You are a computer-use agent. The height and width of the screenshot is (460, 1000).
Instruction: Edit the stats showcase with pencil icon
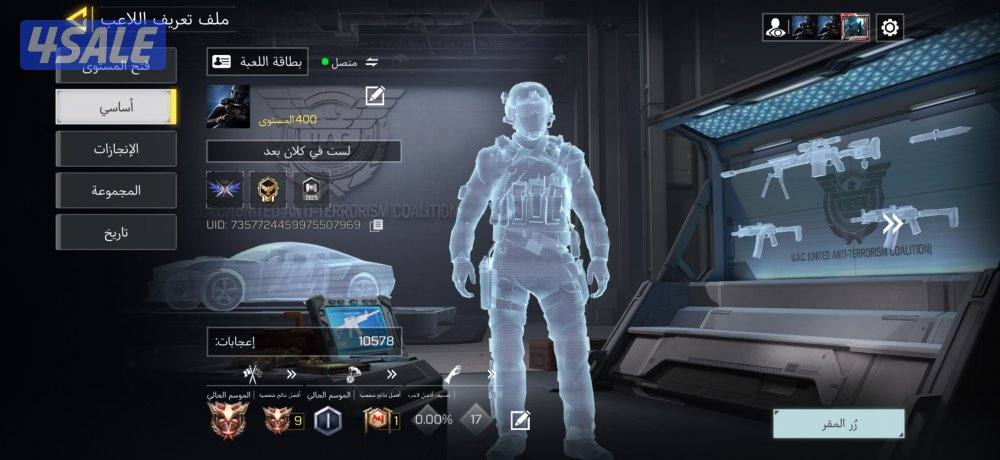[519, 420]
